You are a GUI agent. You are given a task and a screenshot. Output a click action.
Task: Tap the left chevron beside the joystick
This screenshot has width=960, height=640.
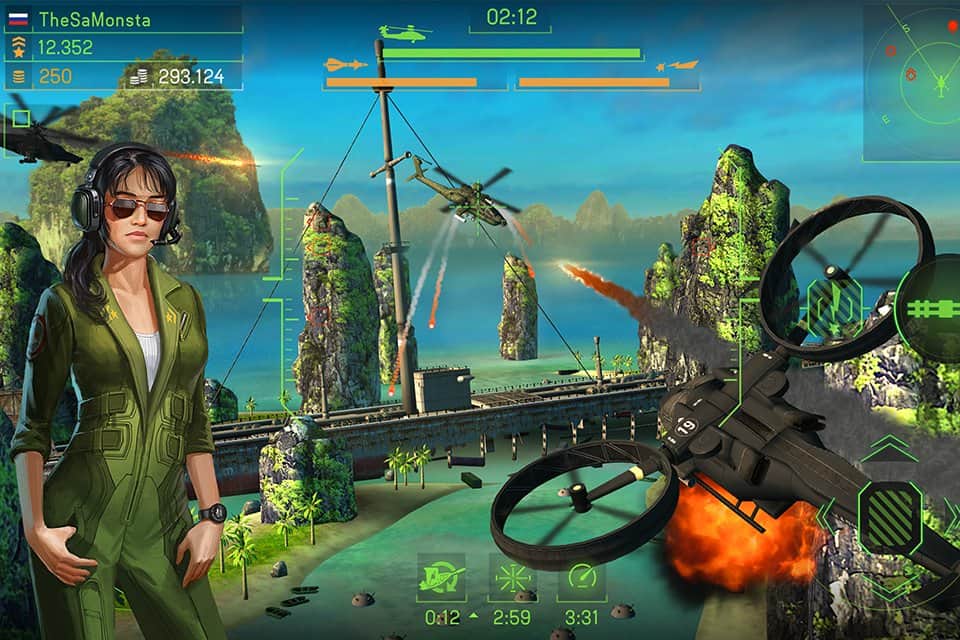pos(825,516)
